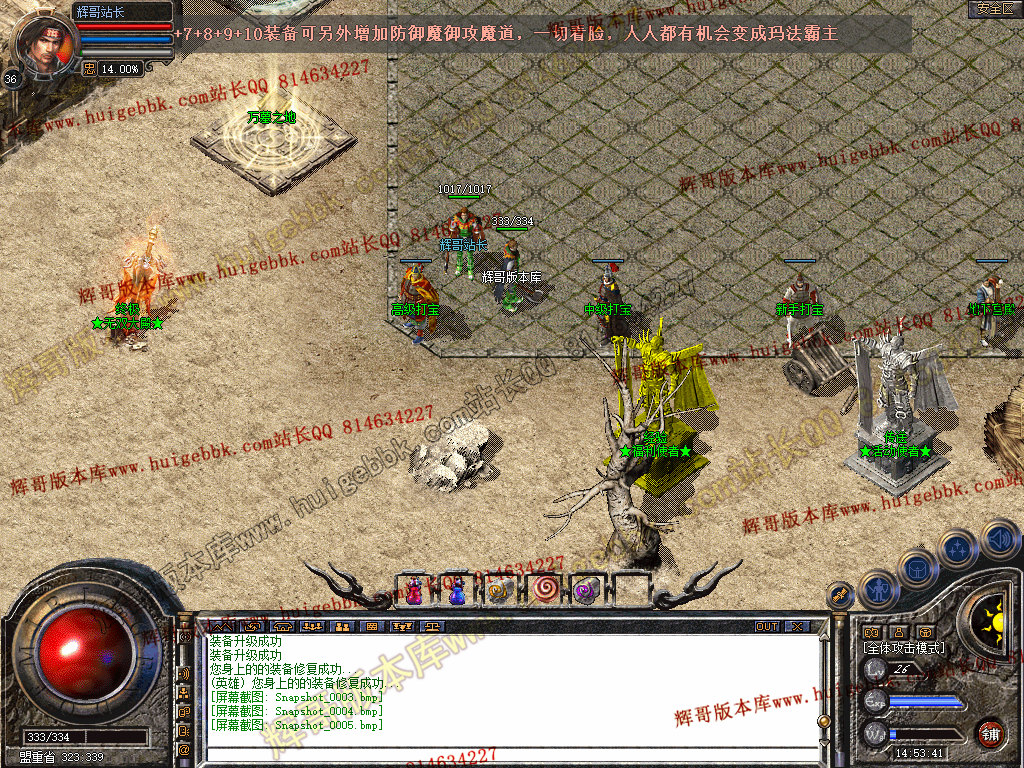The width and height of the screenshot is (1024, 768).
Task: Use the red potion in the hotbar
Action: pyautogui.click(x=414, y=591)
